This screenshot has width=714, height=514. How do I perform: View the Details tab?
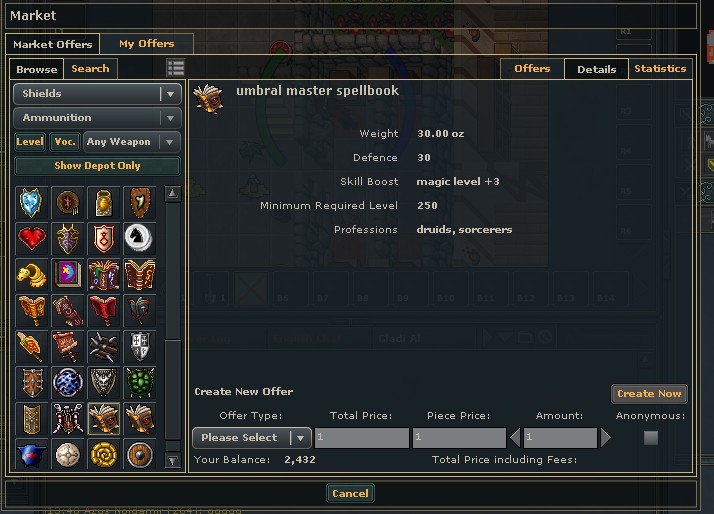[596, 69]
